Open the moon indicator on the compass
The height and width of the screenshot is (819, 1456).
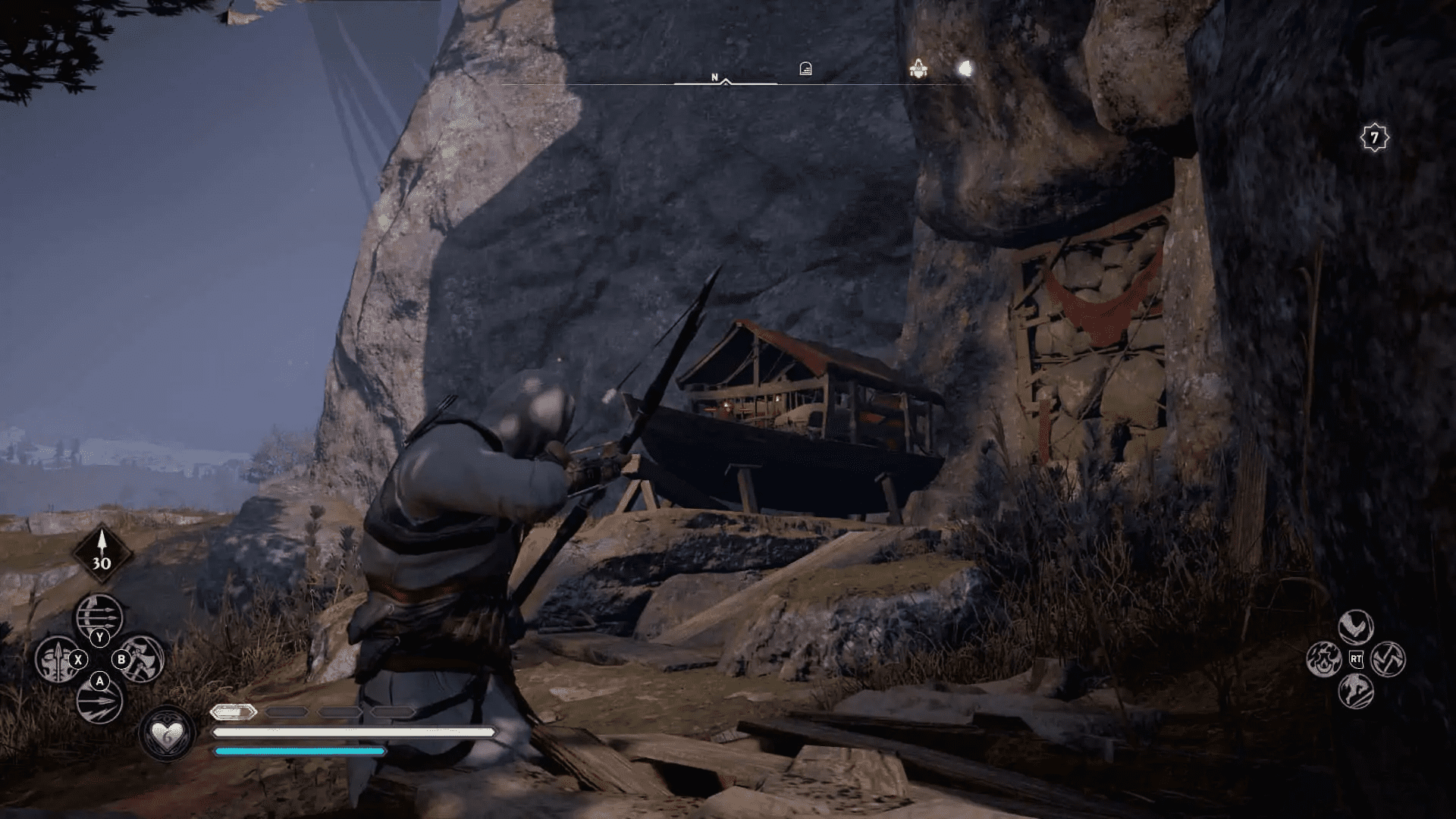point(964,68)
